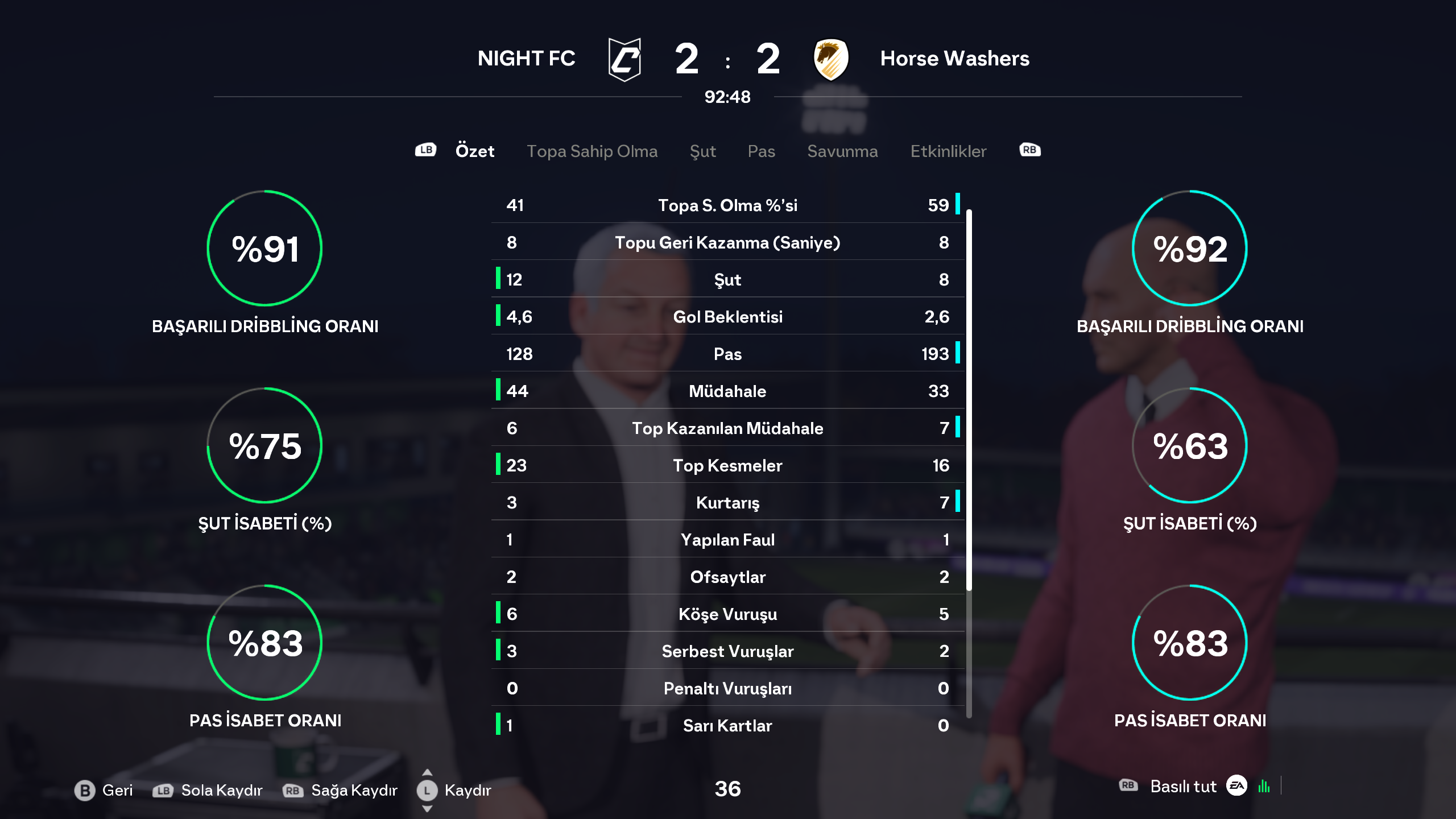Select the Topa S. Olma %'si row
Image resolution: width=1456 pixels, height=819 pixels.
tap(727, 205)
